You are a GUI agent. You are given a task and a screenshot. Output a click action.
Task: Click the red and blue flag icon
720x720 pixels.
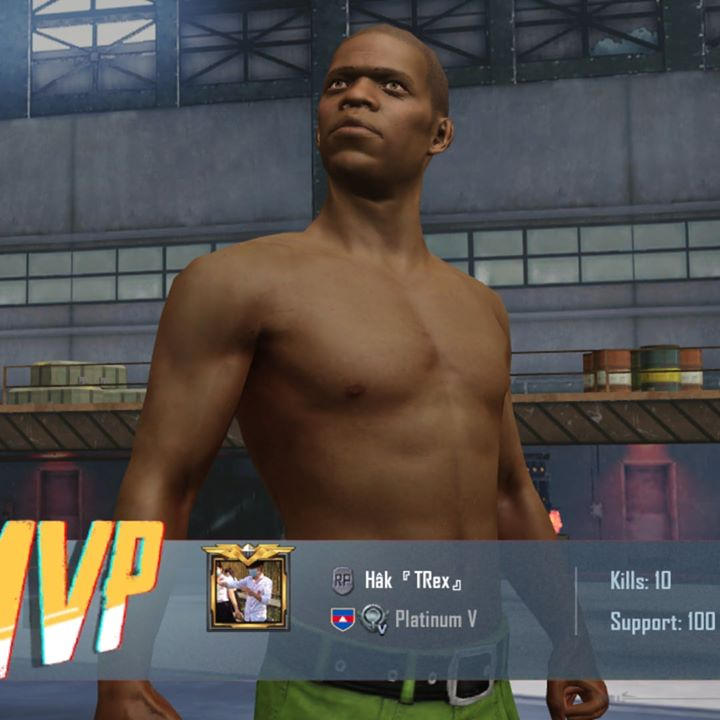click(x=343, y=619)
